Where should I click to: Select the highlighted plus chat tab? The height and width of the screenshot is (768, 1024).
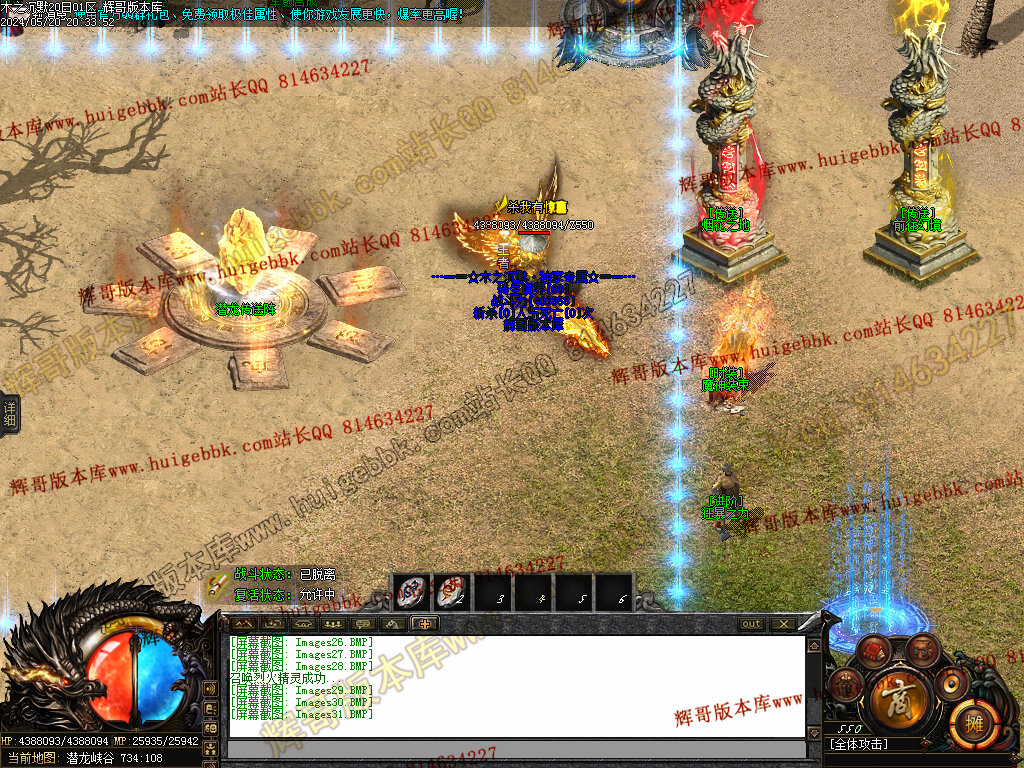click(x=425, y=624)
